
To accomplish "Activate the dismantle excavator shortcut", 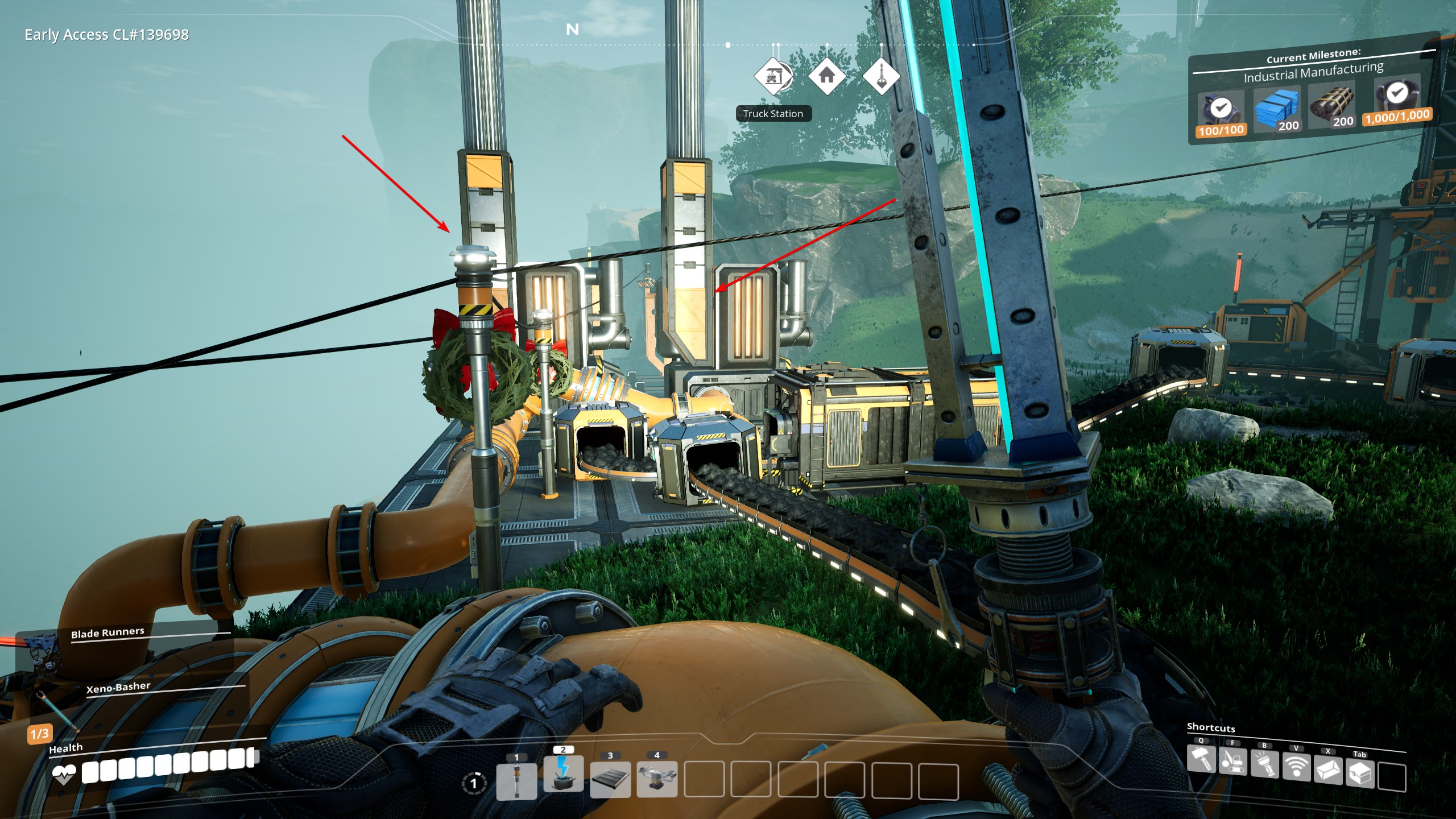I will [1232, 762].
